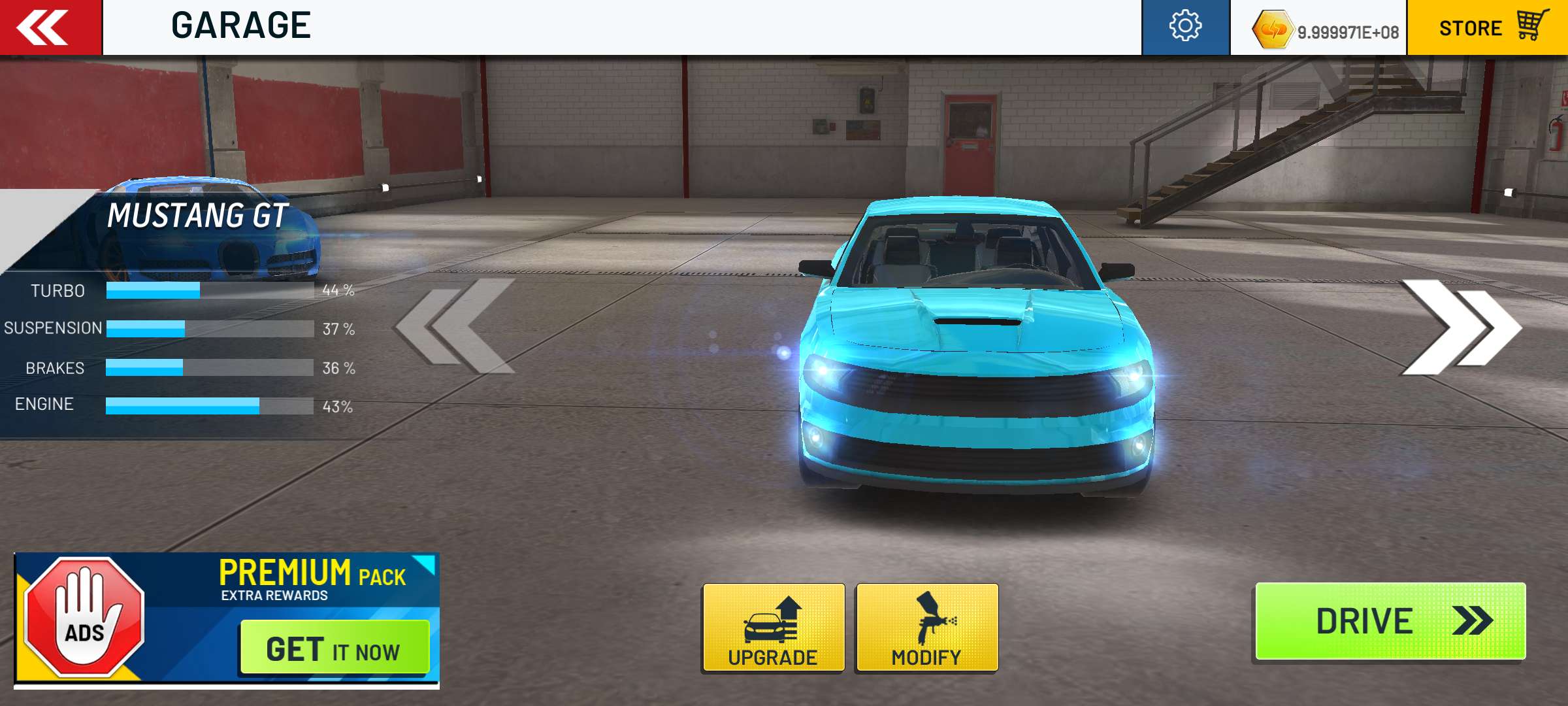Open the settings gear icon
This screenshot has width=1568, height=706.
pyautogui.click(x=1185, y=27)
